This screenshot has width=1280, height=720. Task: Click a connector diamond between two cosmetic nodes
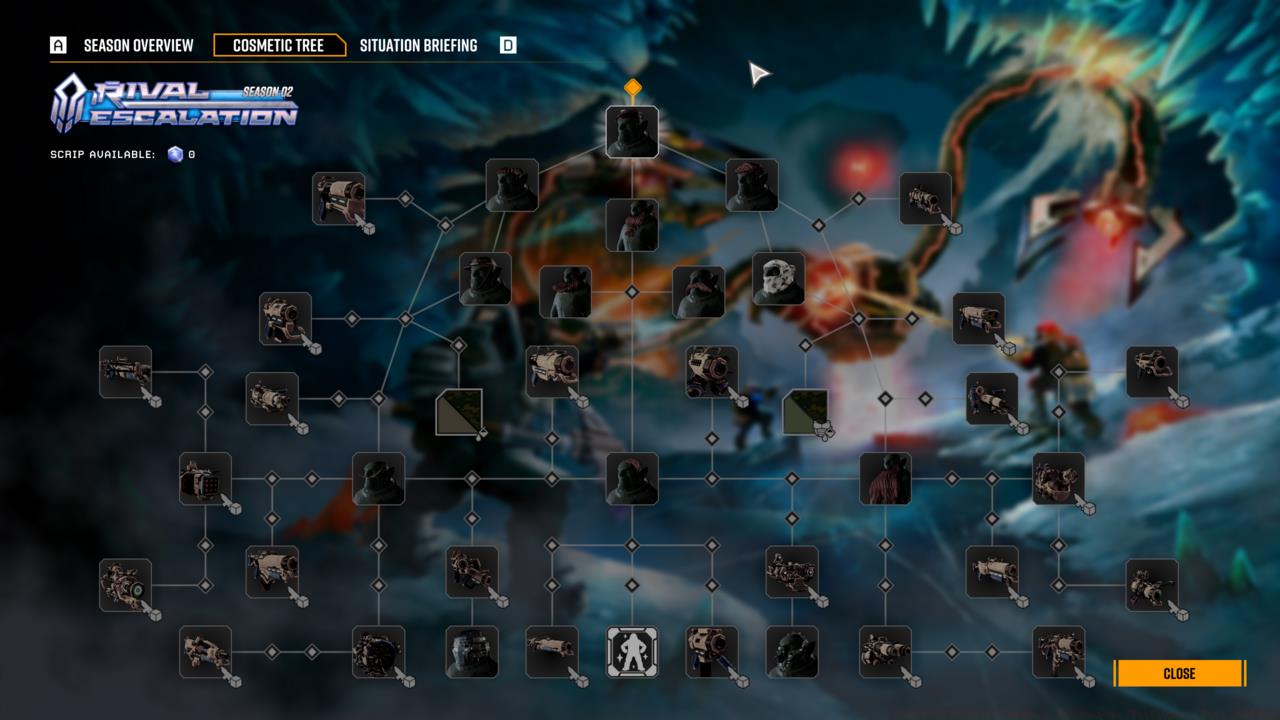pos(630,294)
